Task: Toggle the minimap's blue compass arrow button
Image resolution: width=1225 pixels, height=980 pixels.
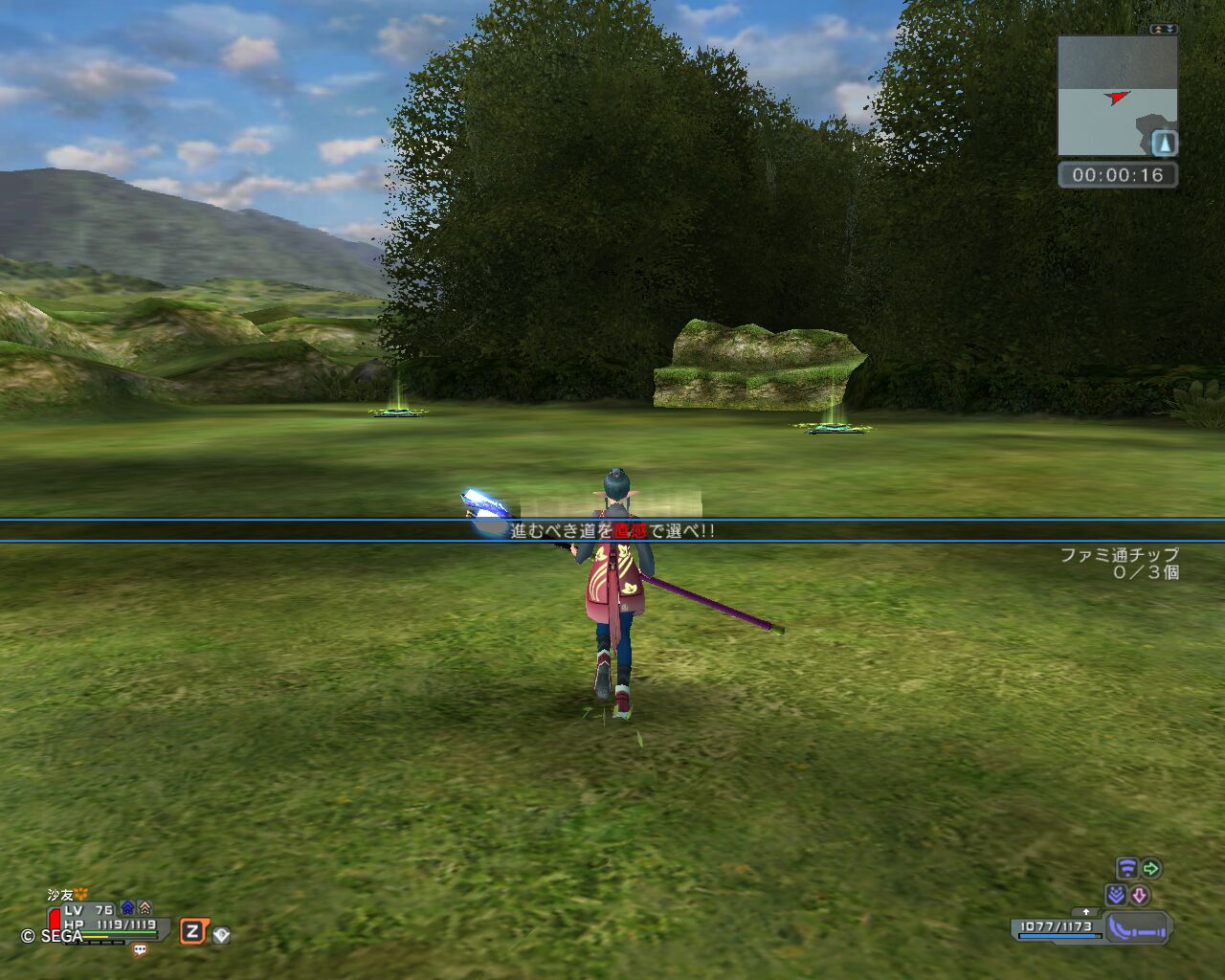Action: tap(1164, 144)
